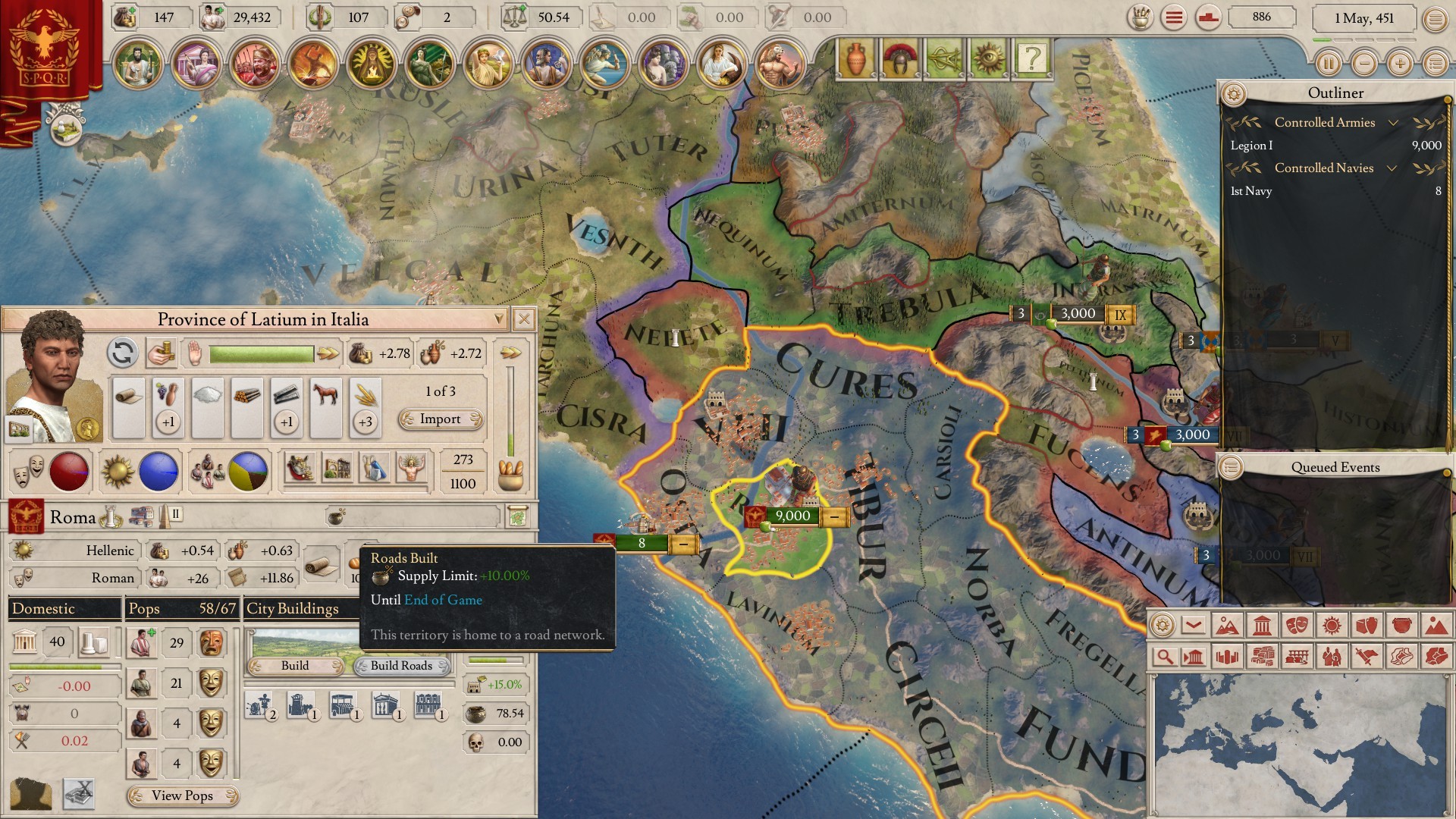Collapse the Controlled Navies section
The width and height of the screenshot is (1456, 819).
click(x=1392, y=168)
